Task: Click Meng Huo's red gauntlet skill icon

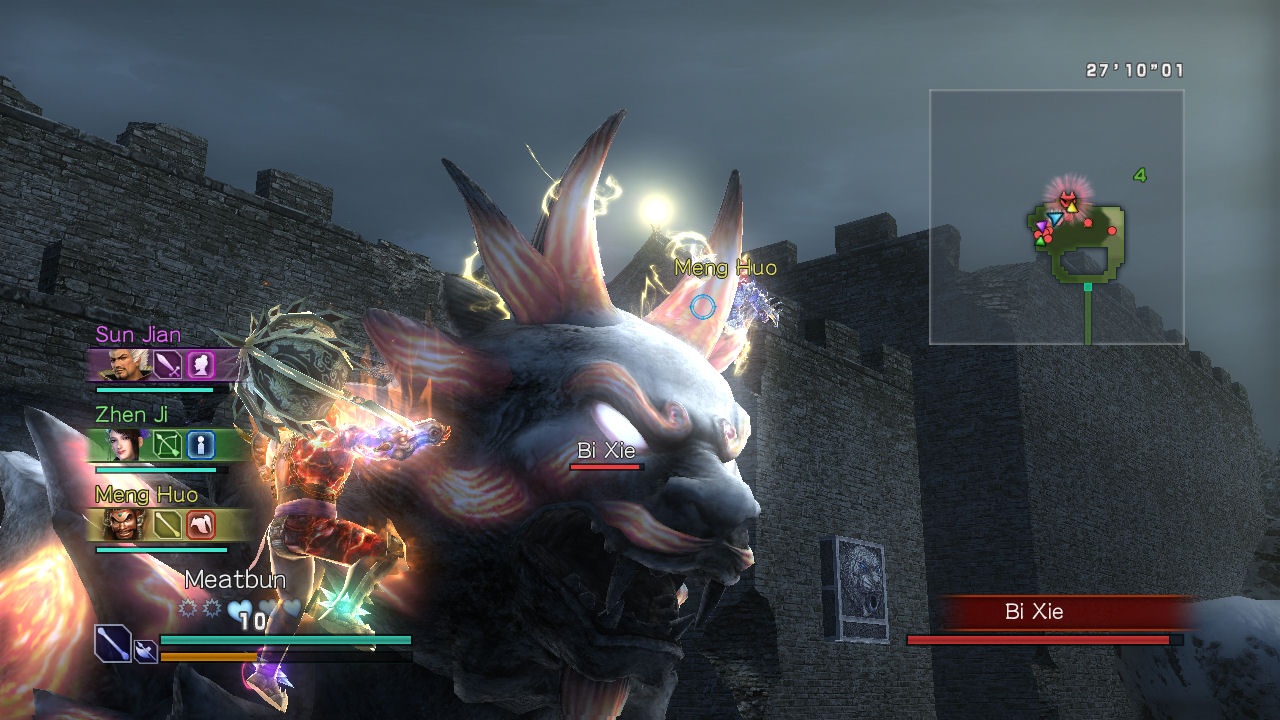Action: (x=201, y=524)
